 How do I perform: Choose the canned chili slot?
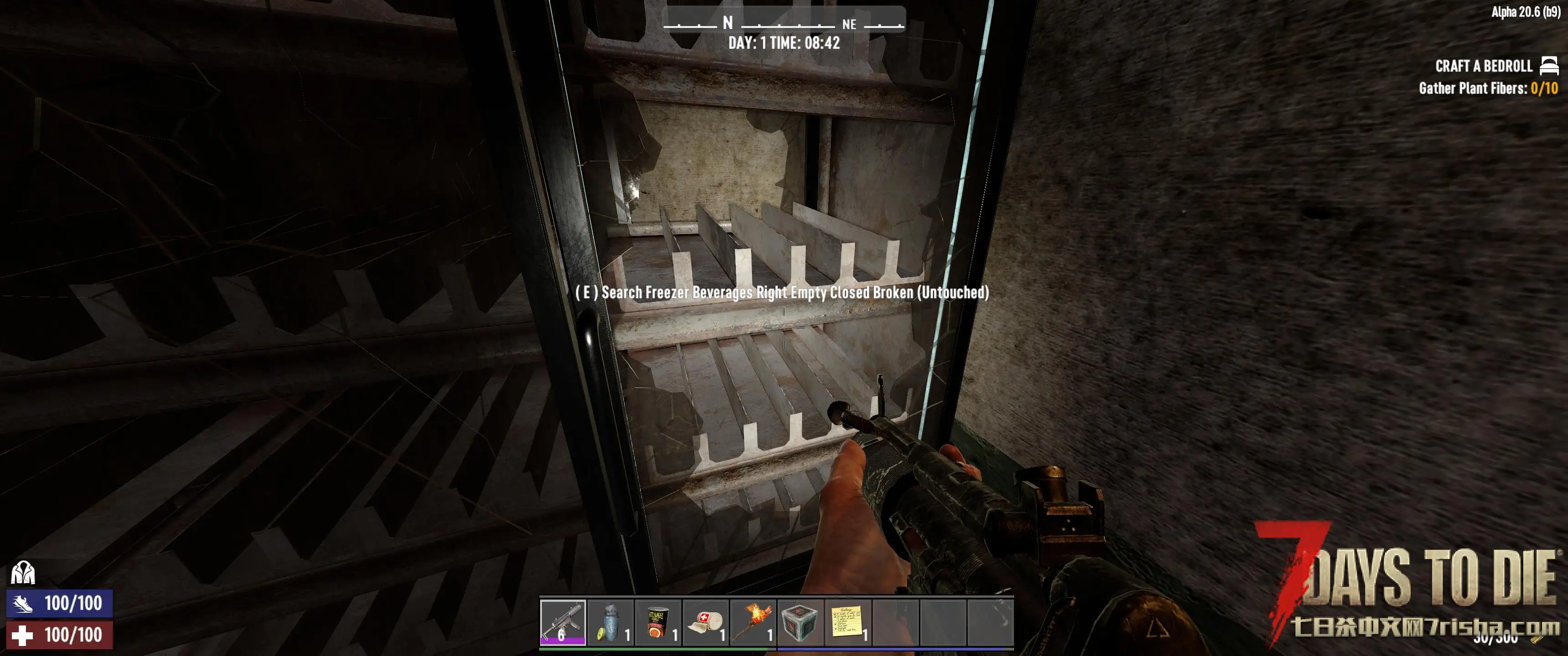(x=658, y=622)
